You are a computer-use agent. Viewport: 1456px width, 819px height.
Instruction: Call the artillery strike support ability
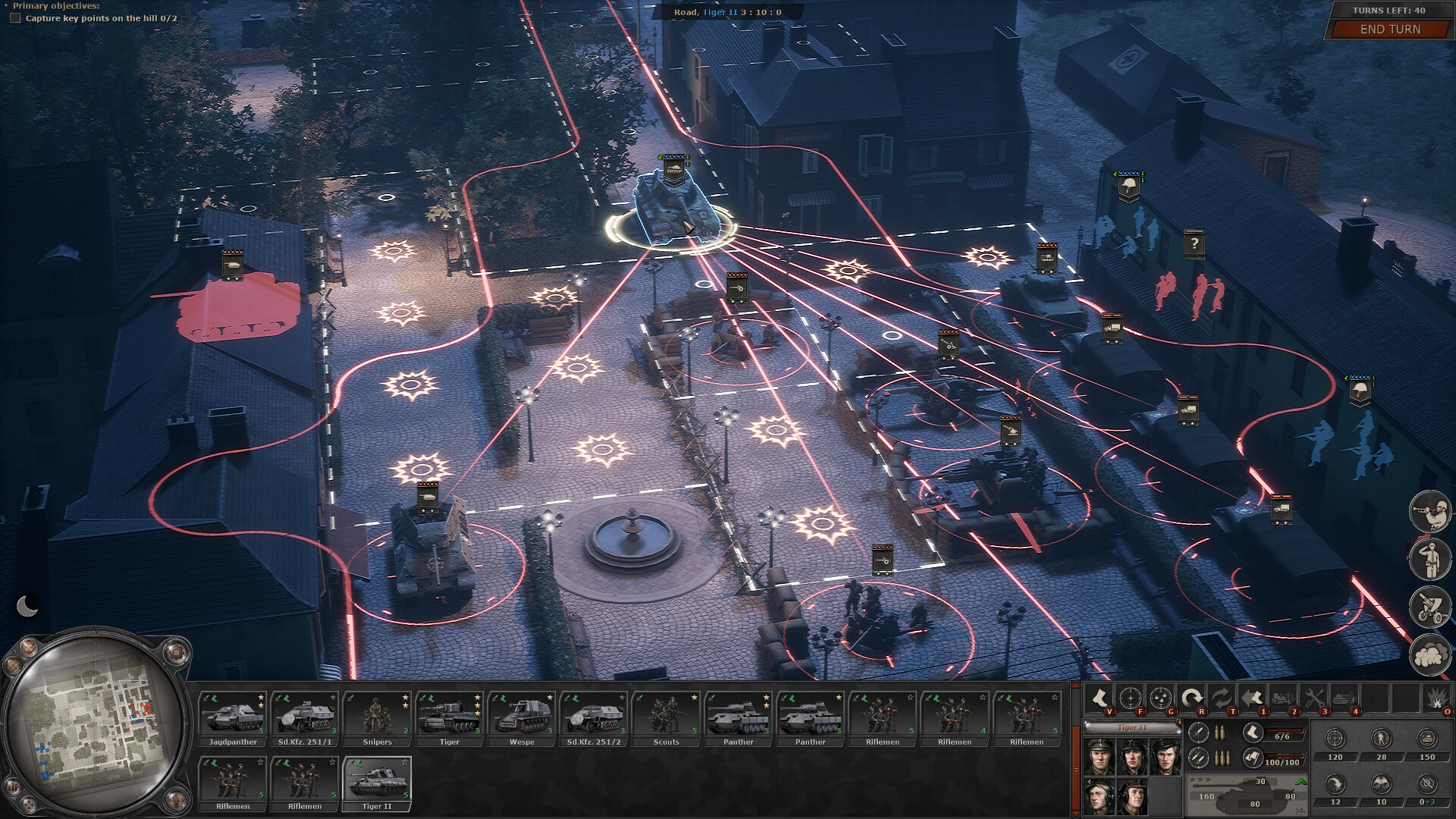[1429, 607]
